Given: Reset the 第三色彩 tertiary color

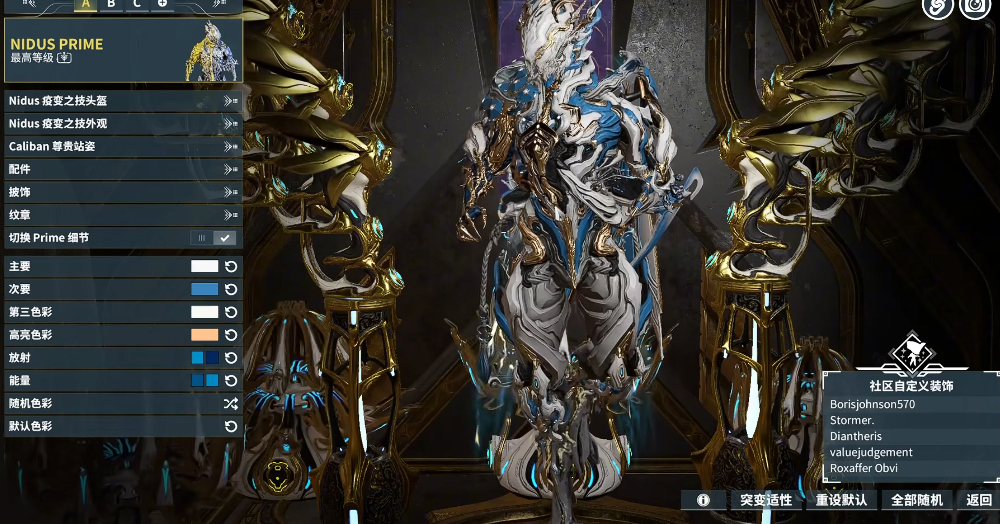Looking at the screenshot, I should coord(231,313).
